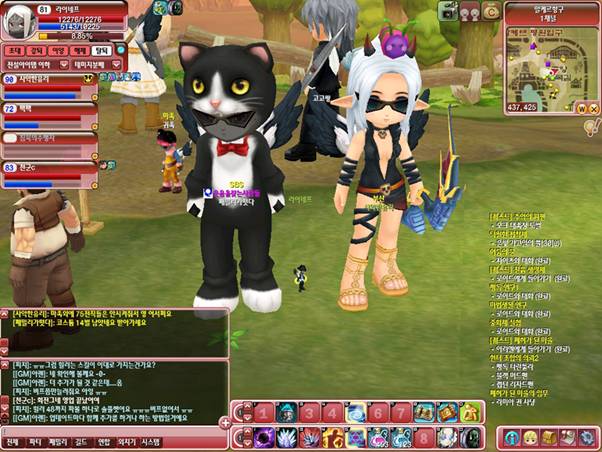Select the 초대 party button
This screenshot has height=452, width=602.
click(x=14, y=48)
